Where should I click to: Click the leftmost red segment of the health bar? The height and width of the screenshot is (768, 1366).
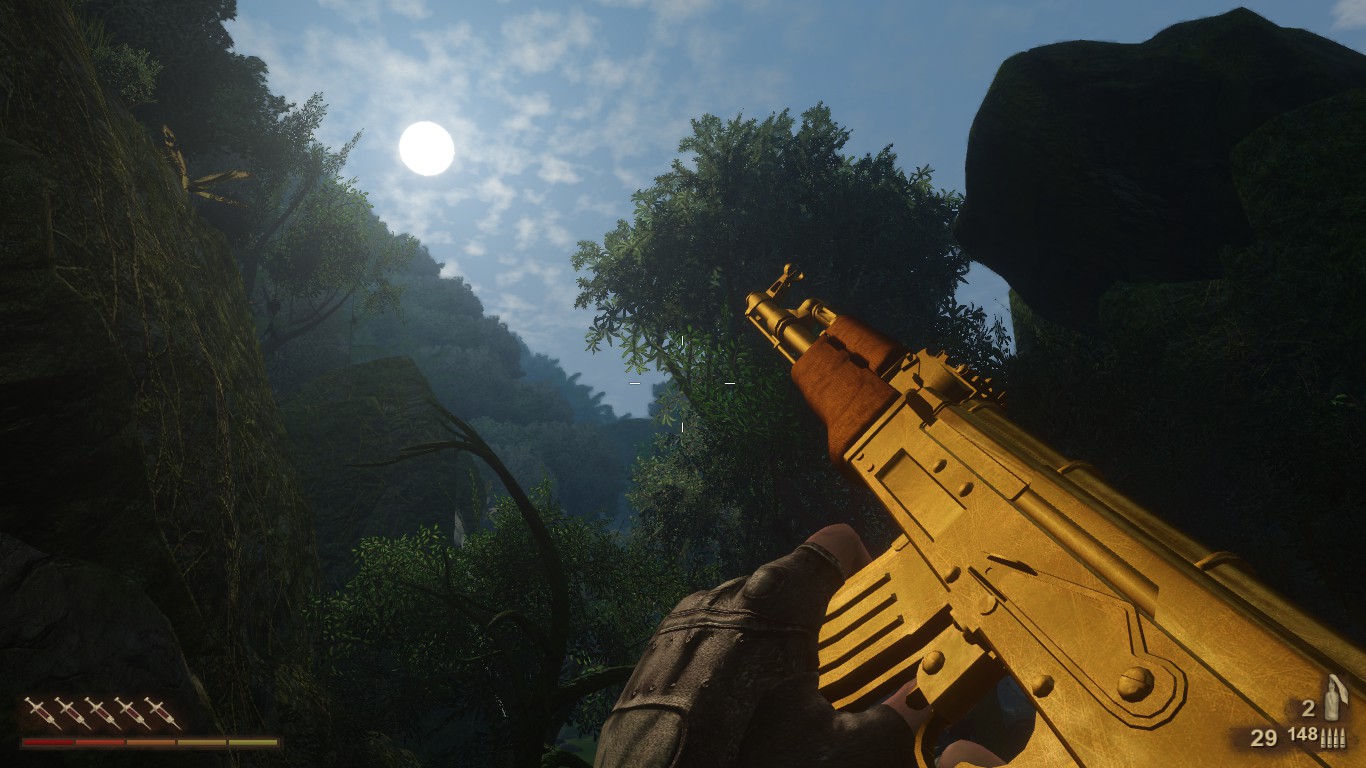[47, 742]
